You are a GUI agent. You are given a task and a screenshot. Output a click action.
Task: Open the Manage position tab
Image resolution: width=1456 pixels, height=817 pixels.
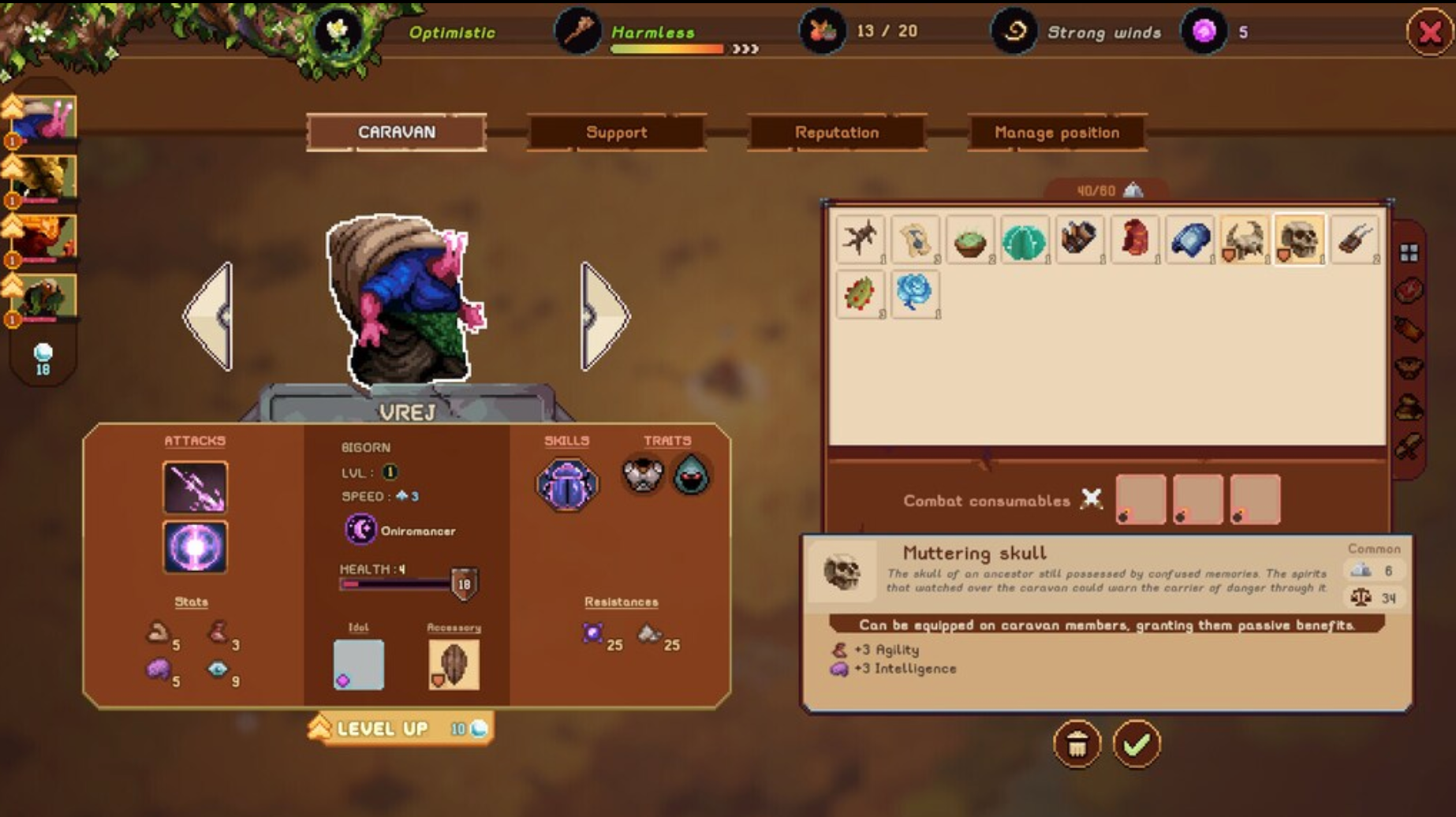pos(1057,132)
